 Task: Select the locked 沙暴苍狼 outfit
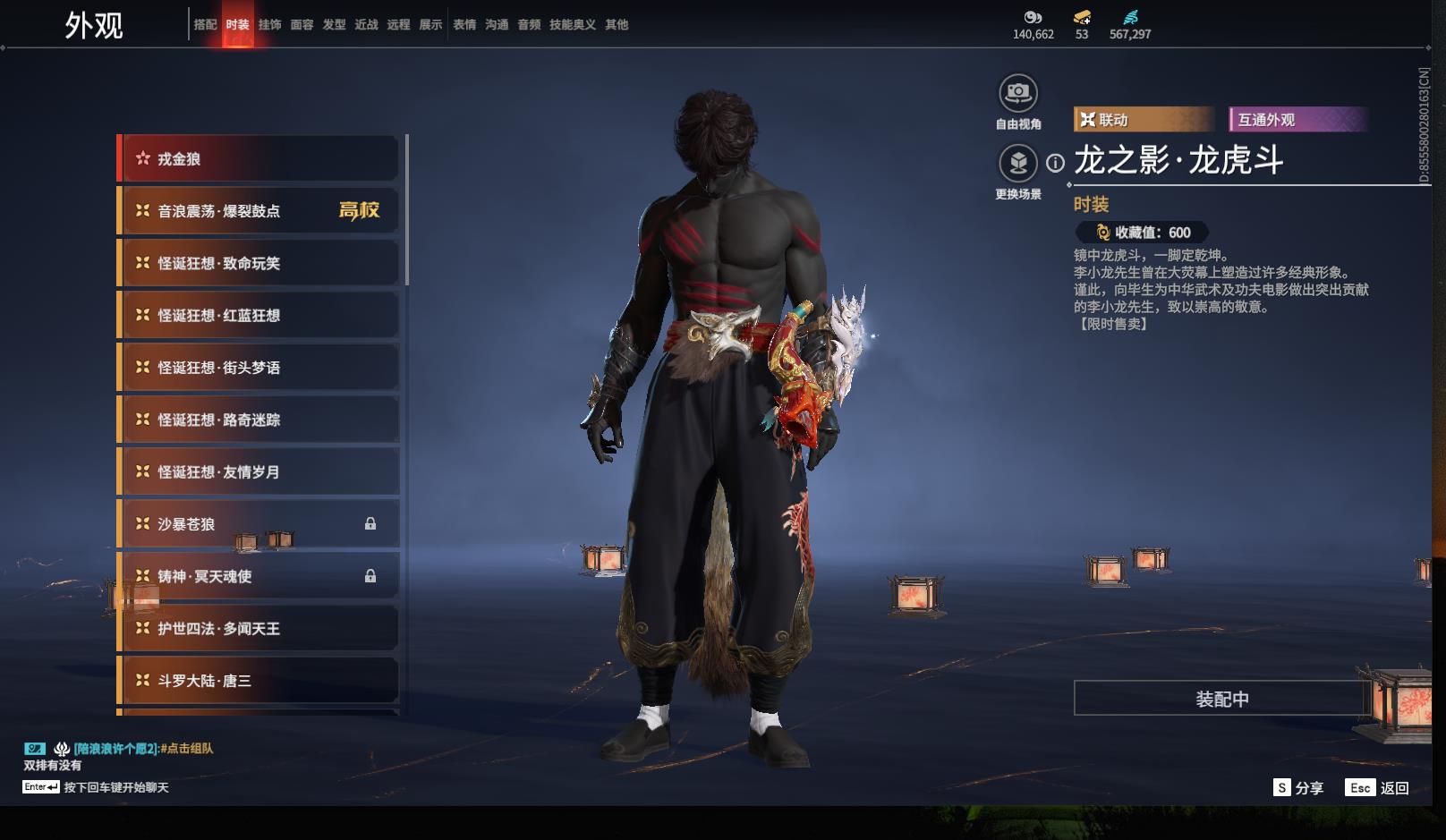click(x=259, y=524)
